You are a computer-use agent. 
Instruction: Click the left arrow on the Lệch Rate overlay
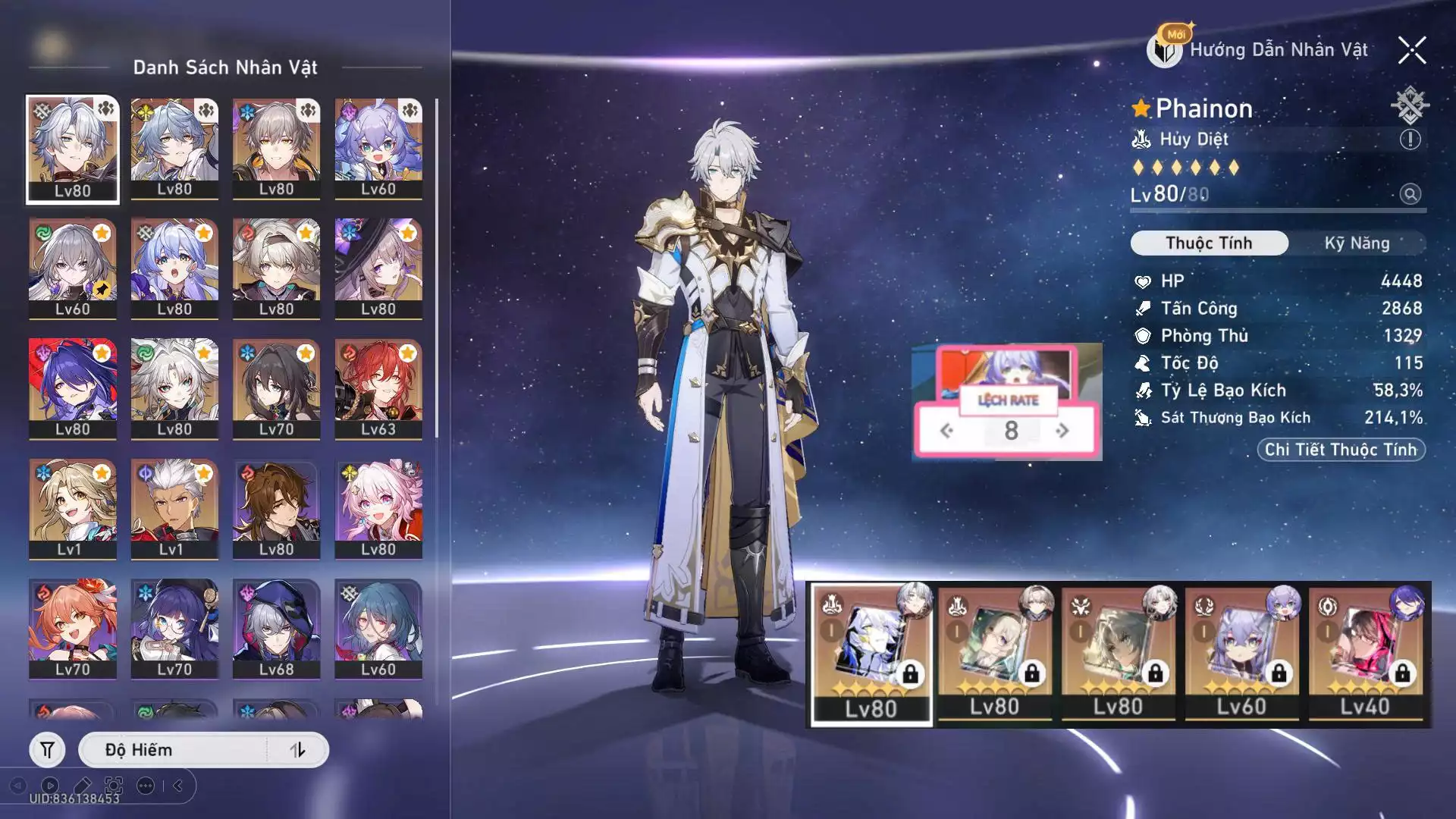pos(946,431)
